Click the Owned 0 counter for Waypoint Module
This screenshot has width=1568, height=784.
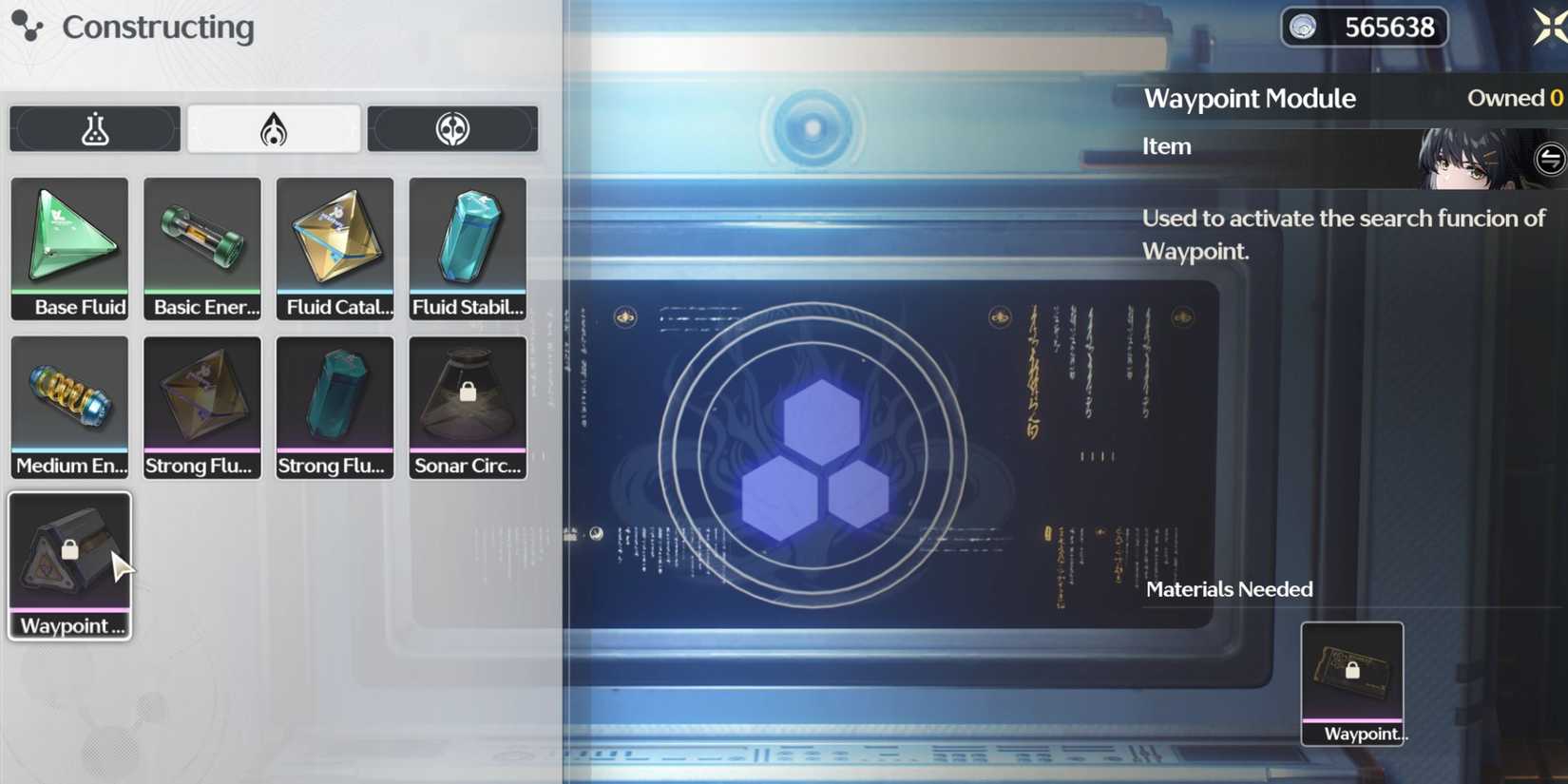1513,97
